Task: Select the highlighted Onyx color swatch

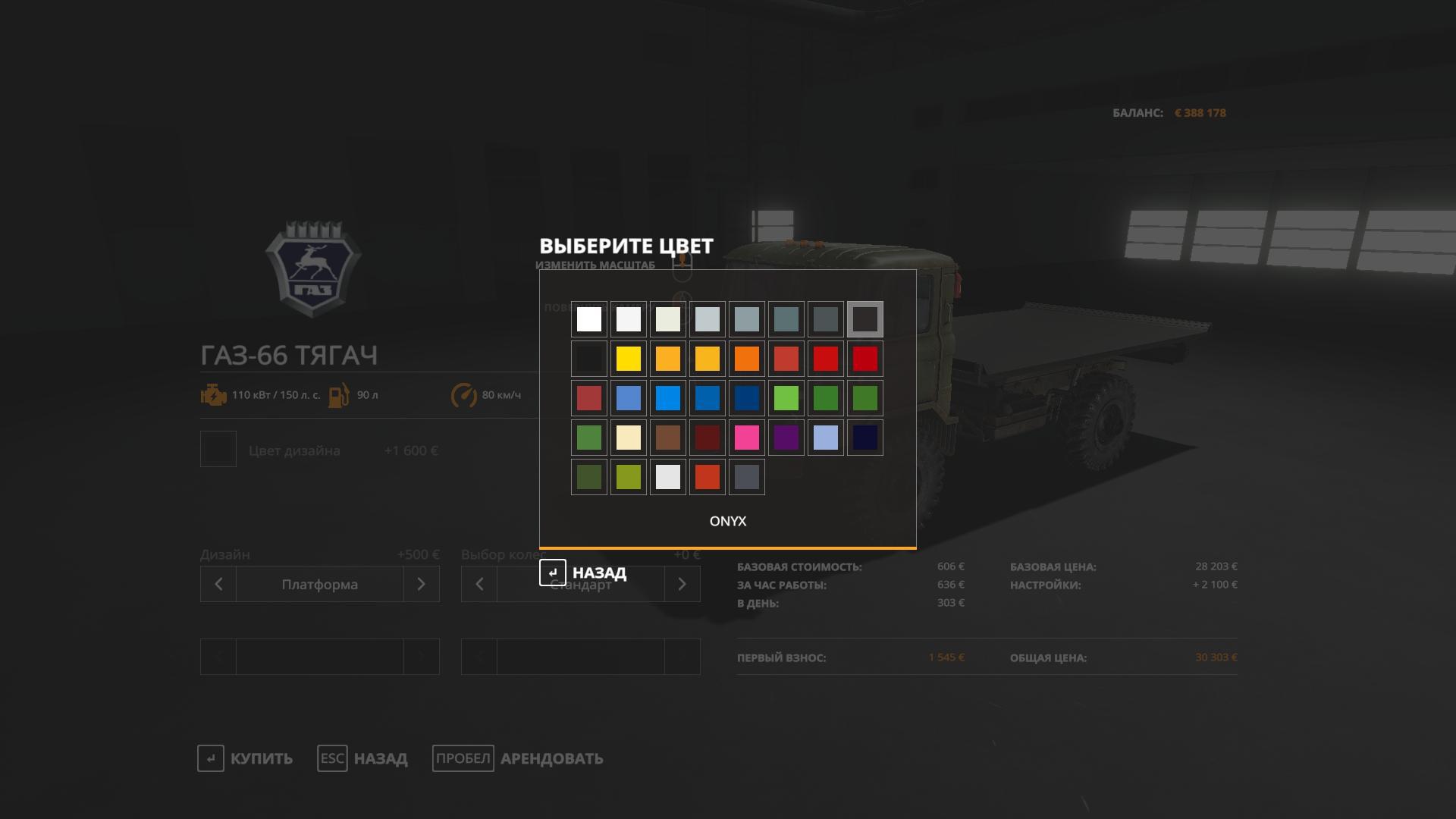Action: coord(865,319)
